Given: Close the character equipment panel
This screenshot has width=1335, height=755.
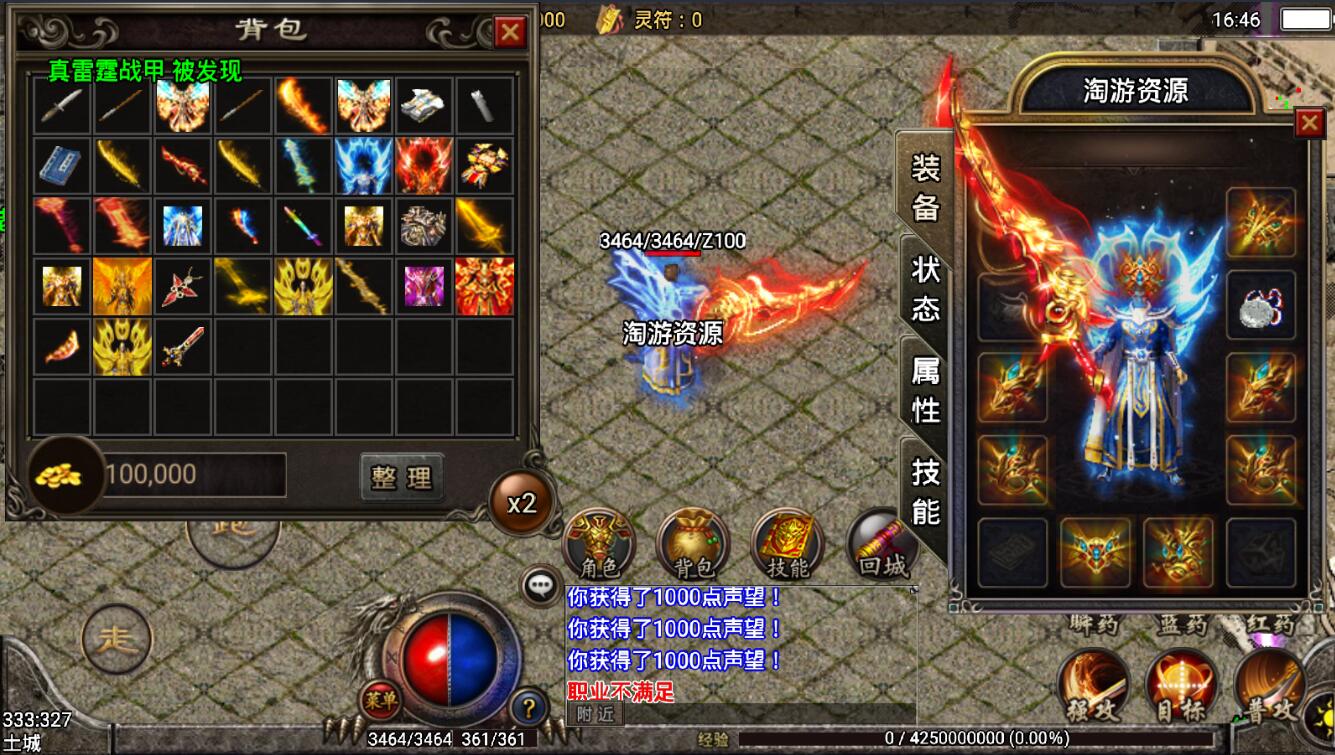Looking at the screenshot, I should [x=1308, y=122].
